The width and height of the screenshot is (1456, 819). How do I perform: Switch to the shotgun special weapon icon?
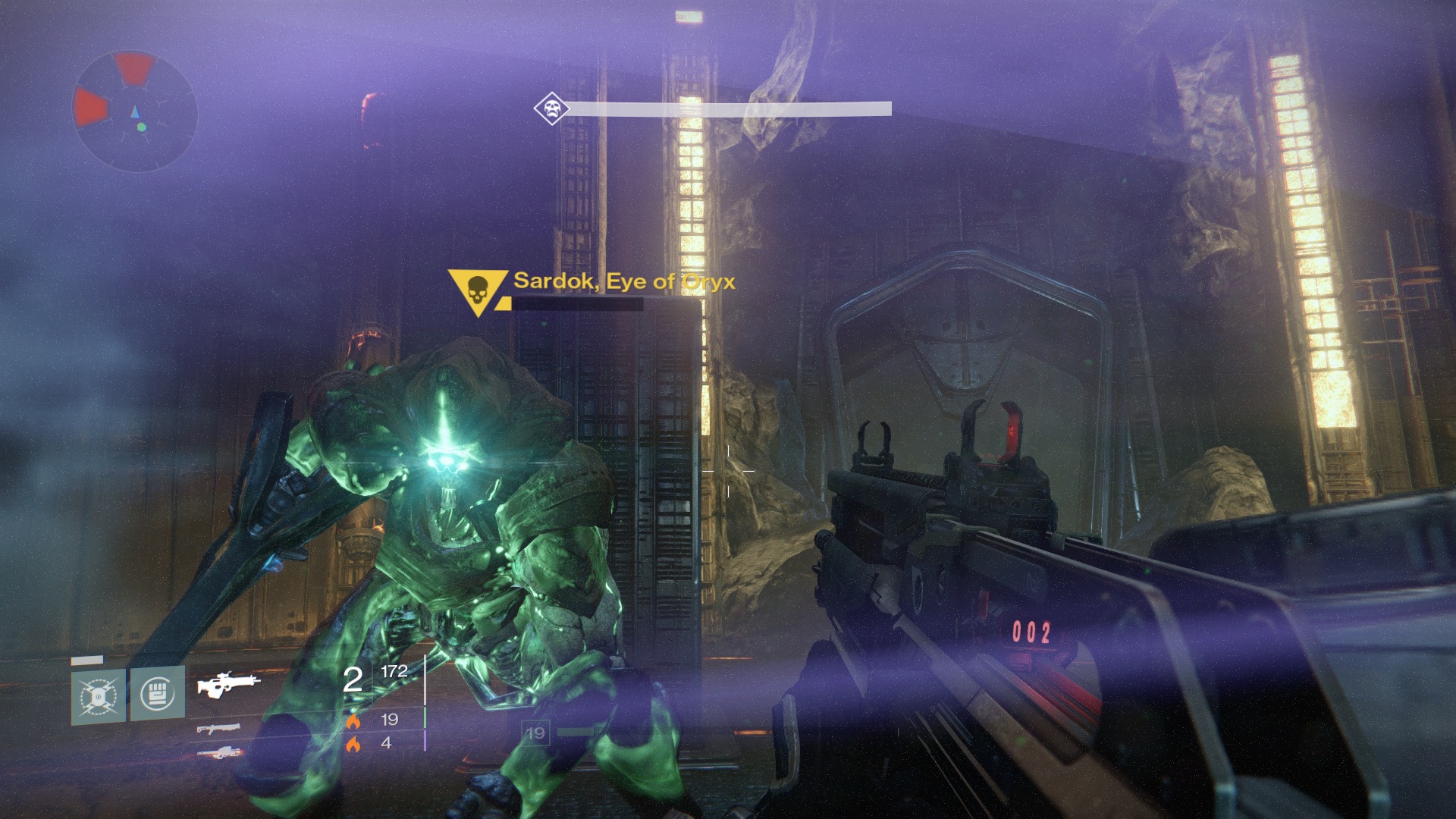coord(218,729)
